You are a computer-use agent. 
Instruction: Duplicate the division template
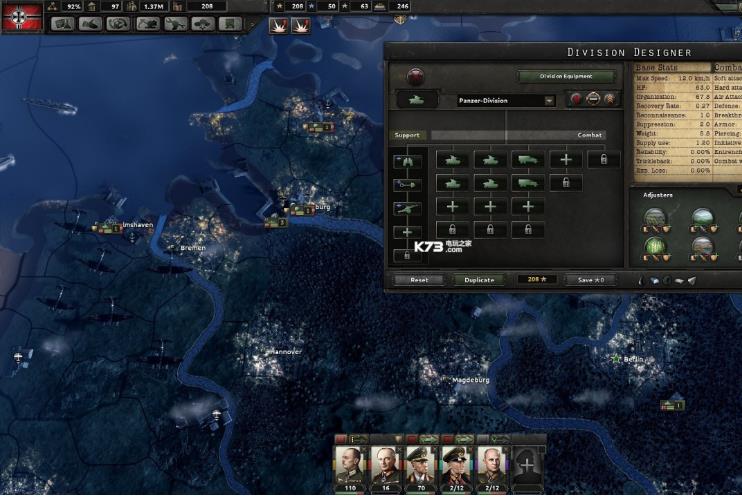click(x=479, y=280)
